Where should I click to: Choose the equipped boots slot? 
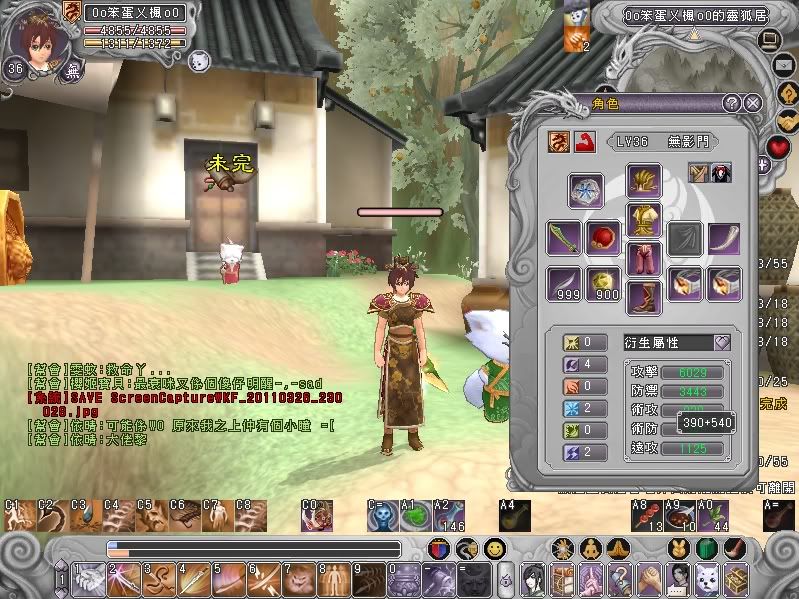pos(643,298)
